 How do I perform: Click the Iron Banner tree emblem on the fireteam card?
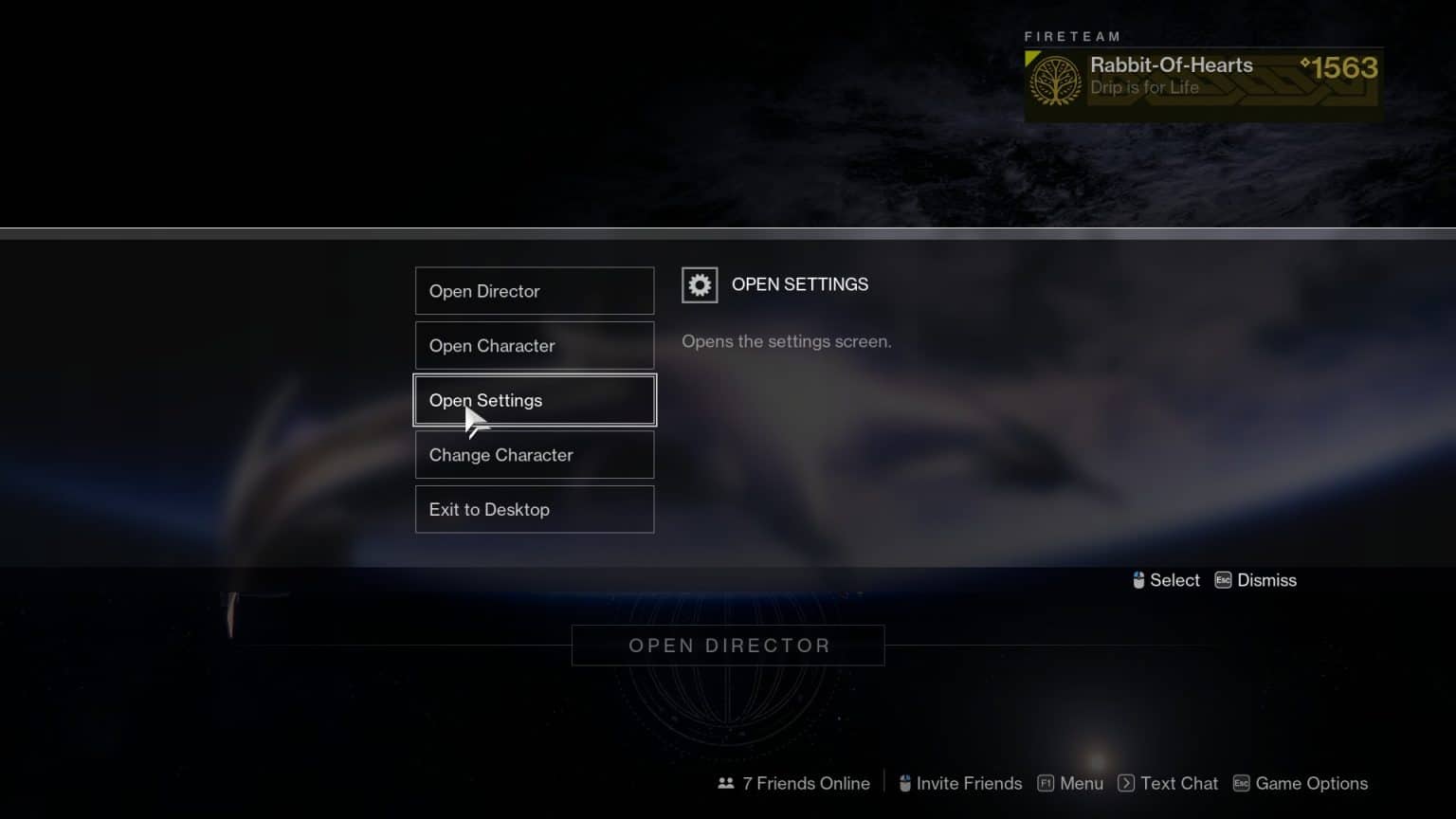(x=1054, y=81)
